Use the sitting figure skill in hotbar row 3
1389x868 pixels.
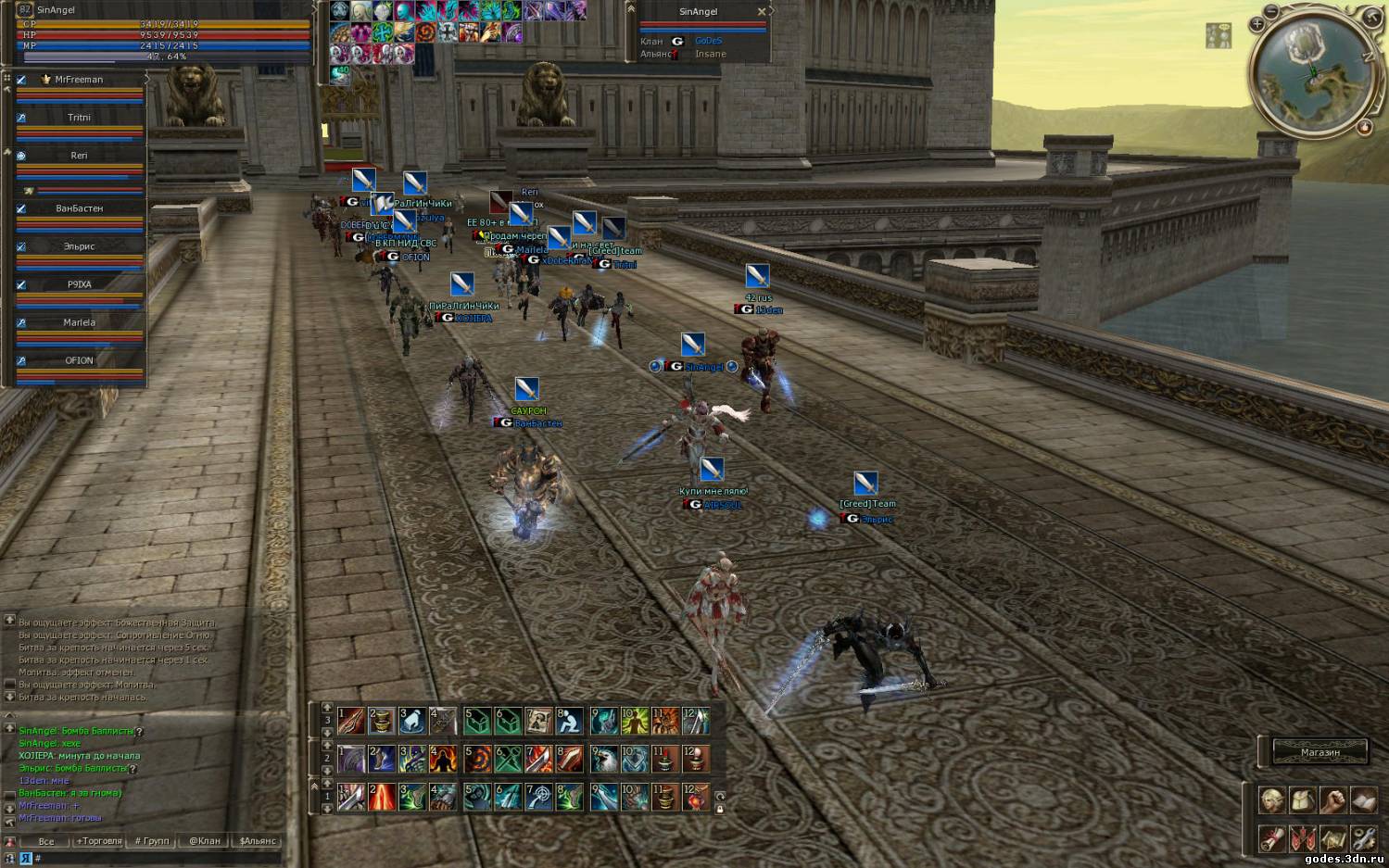pyautogui.click(x=569, y=720)
